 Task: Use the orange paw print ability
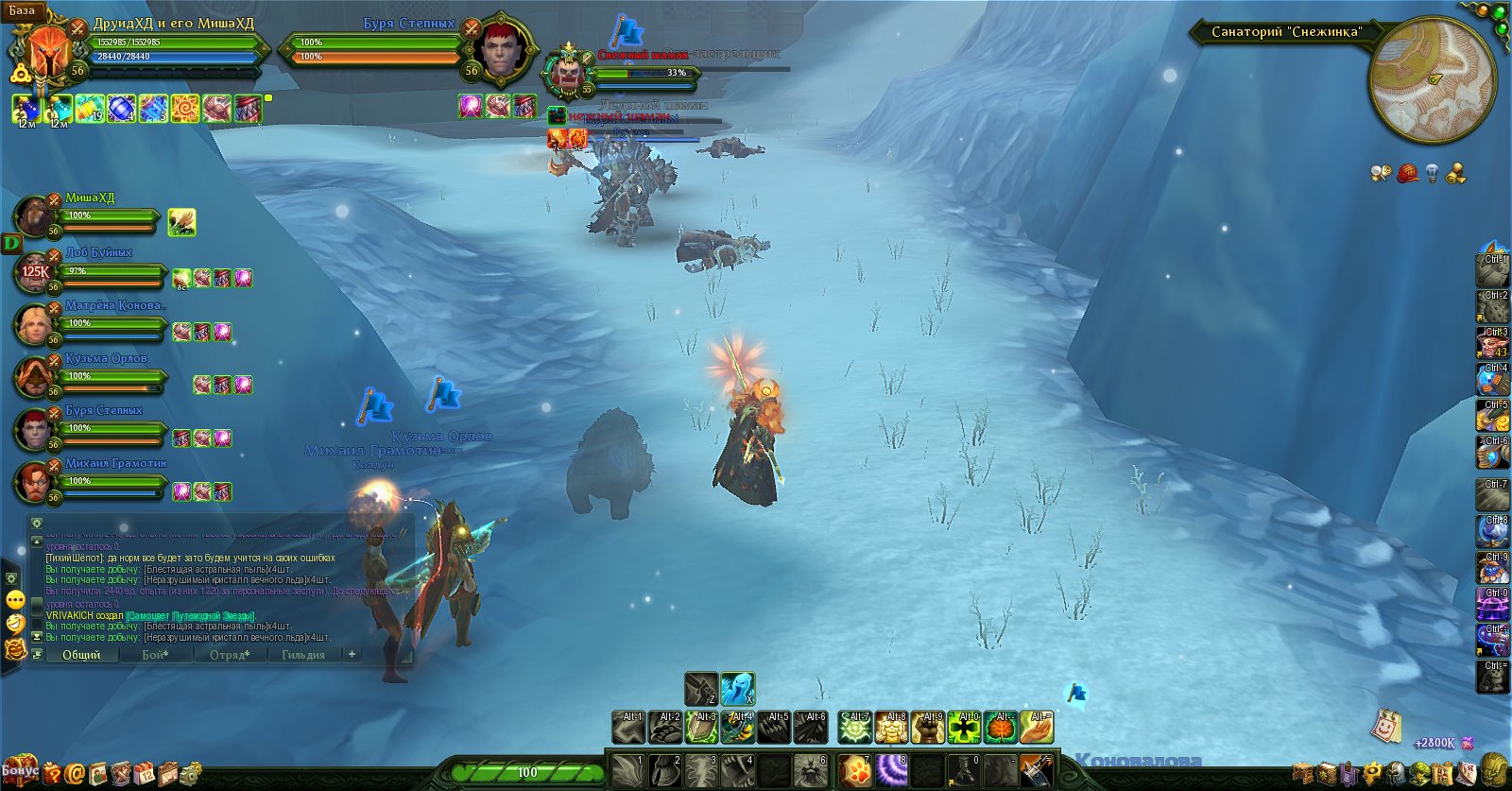click(x=855, y=770)
